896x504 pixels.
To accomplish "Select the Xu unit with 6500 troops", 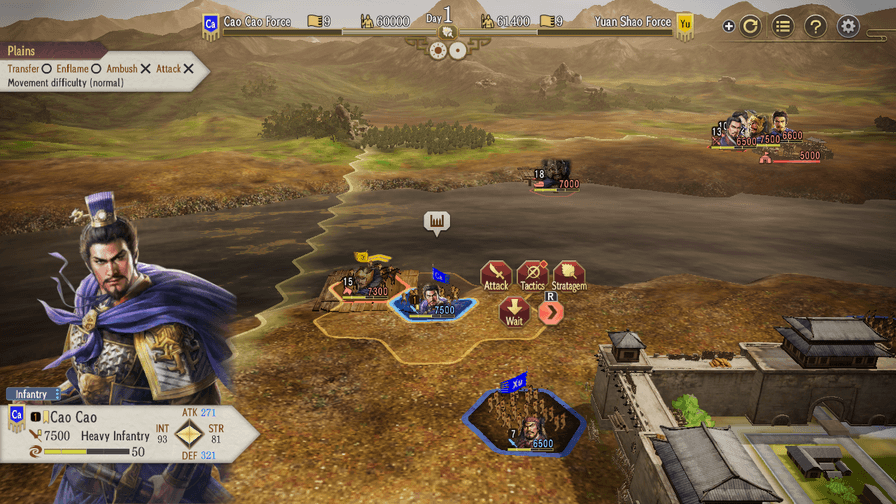I will (524, 425).
